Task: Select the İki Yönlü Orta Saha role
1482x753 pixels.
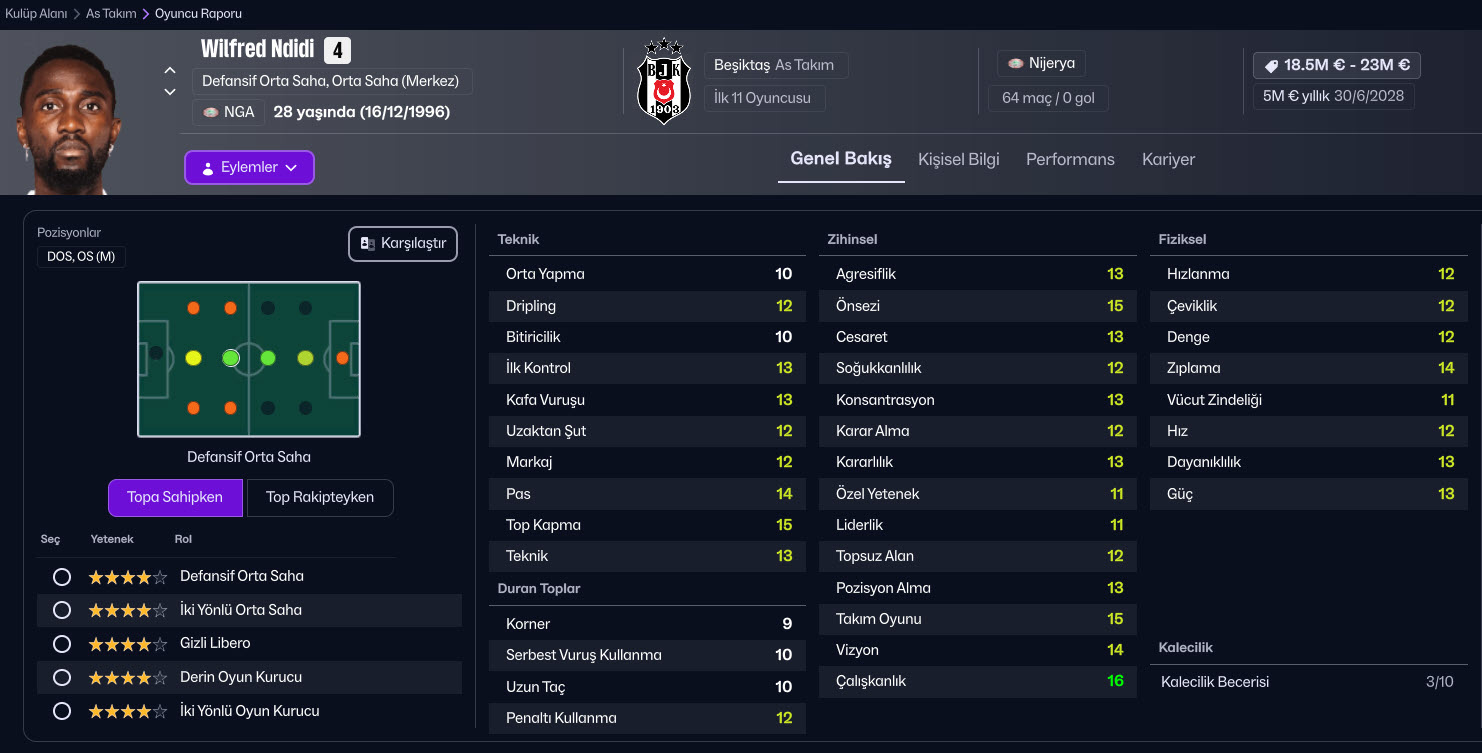Action: coord(62,610)
